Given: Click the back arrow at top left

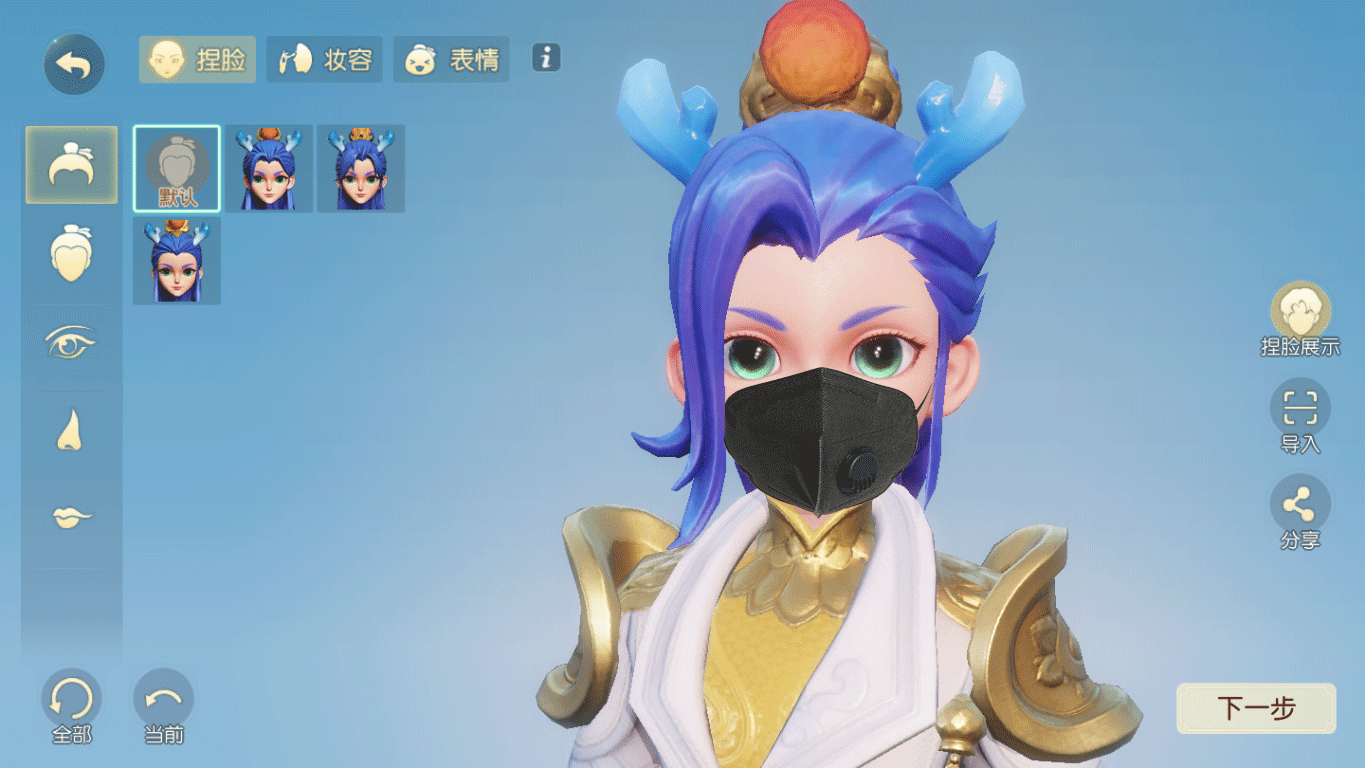Looking at the screenshot, I should point(71,62).
